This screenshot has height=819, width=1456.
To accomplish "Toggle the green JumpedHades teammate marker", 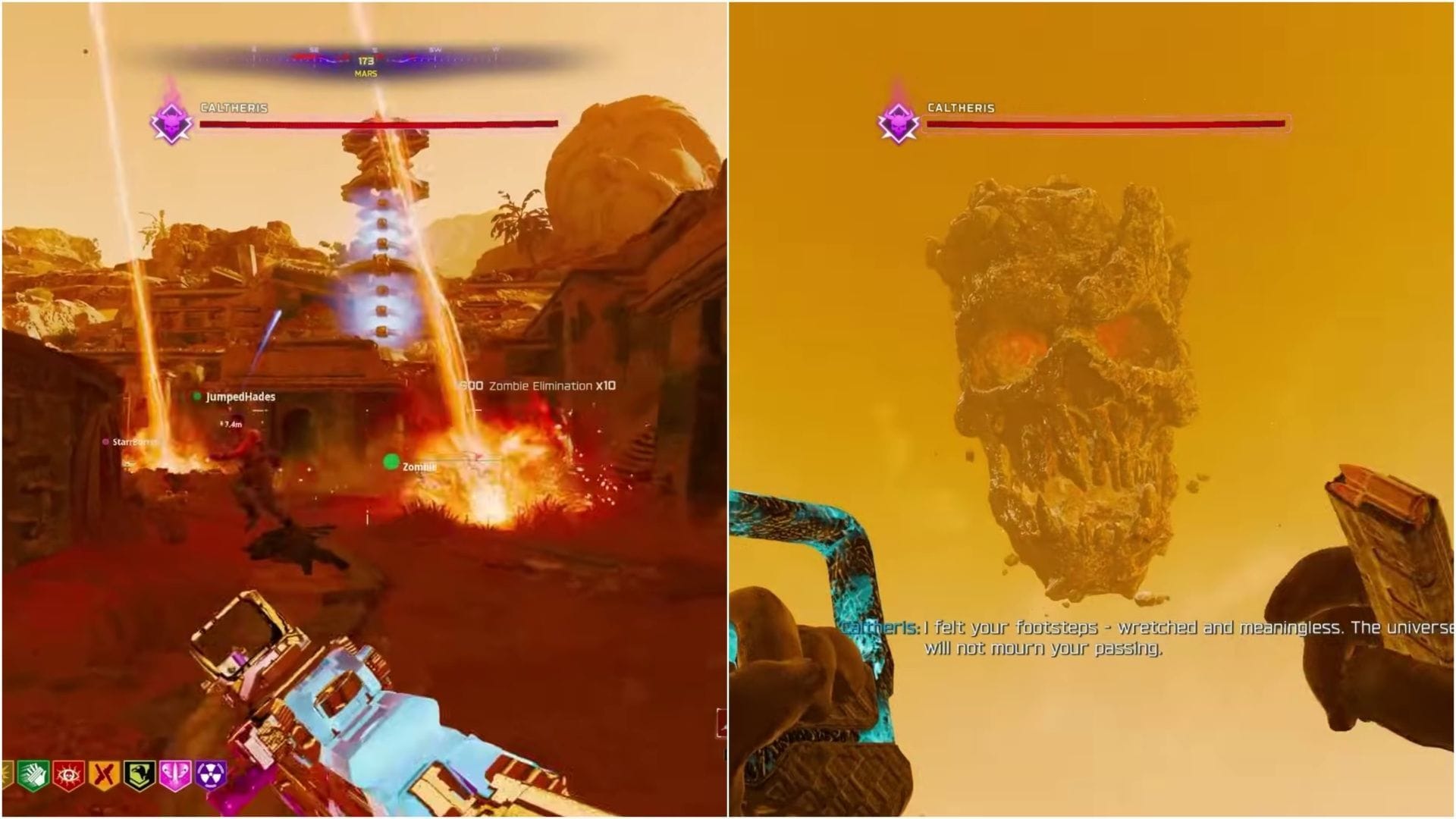I will click(x=199, y=397).
